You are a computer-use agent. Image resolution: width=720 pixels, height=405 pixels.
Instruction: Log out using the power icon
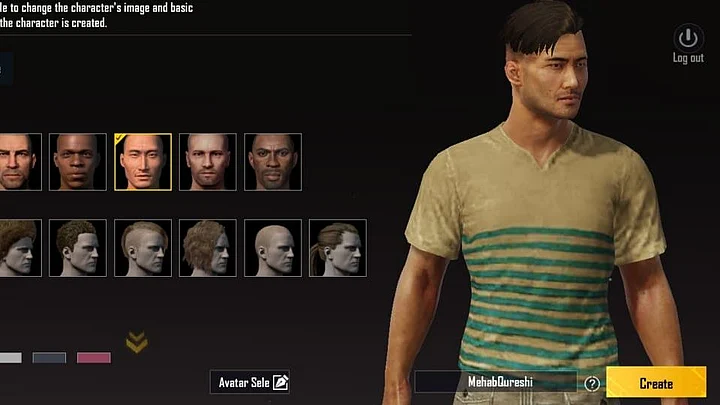click(x=687, y=41)
